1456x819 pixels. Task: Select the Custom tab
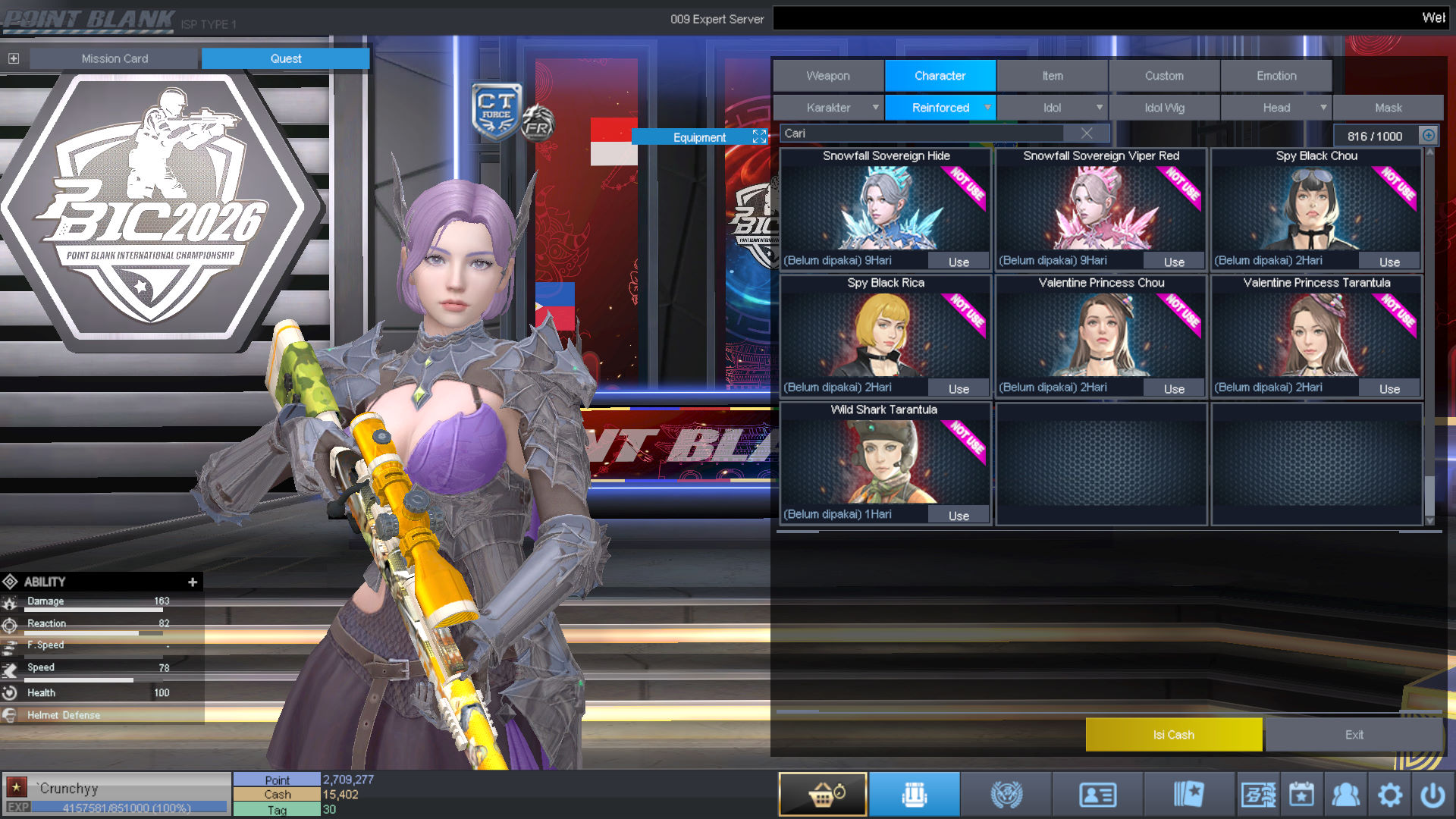tap(1163, 76)
